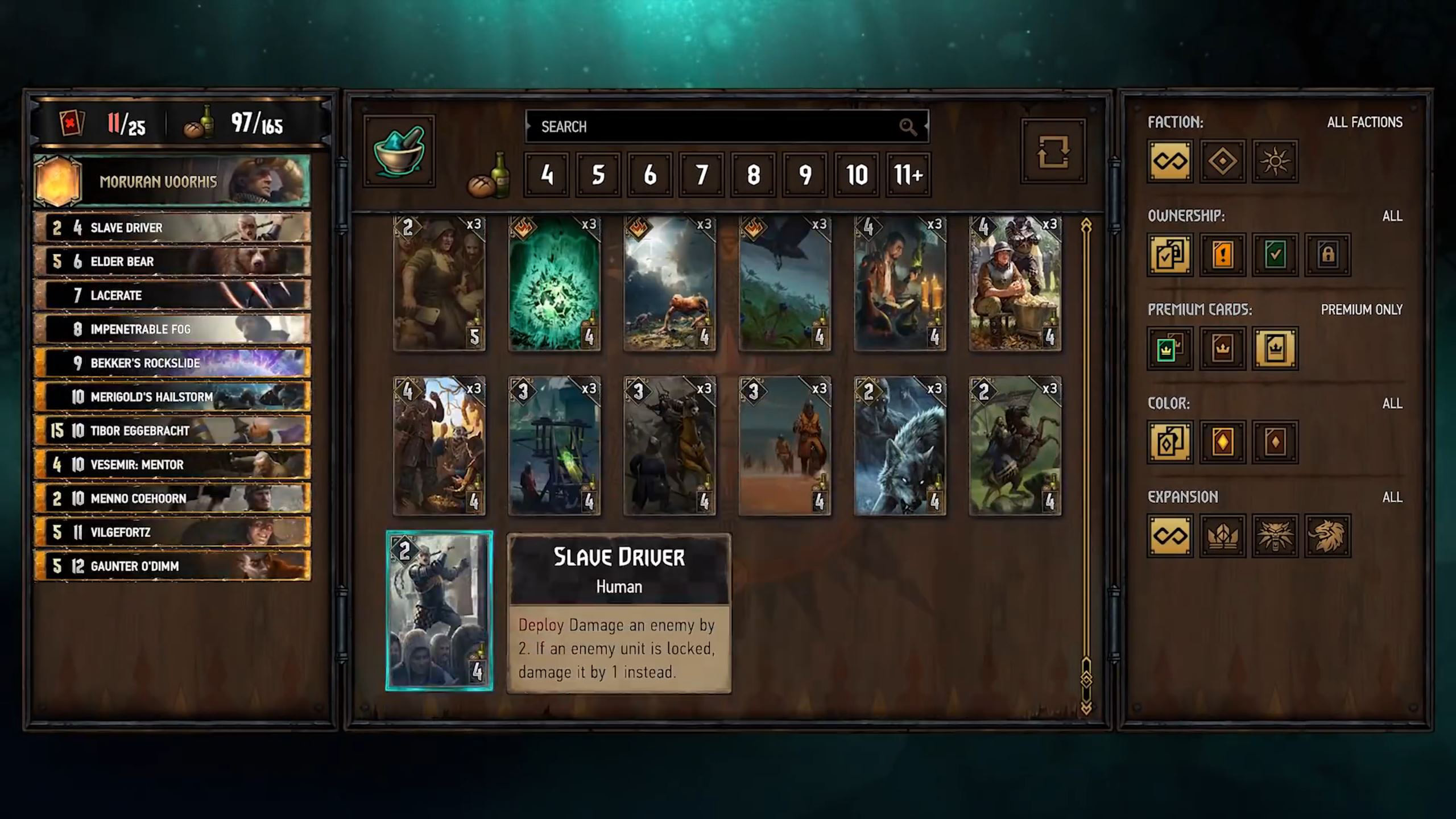Select the lion expansion filter icon
The height and width of the screenshot is (819, 1456).
(x=1327, y=537)
